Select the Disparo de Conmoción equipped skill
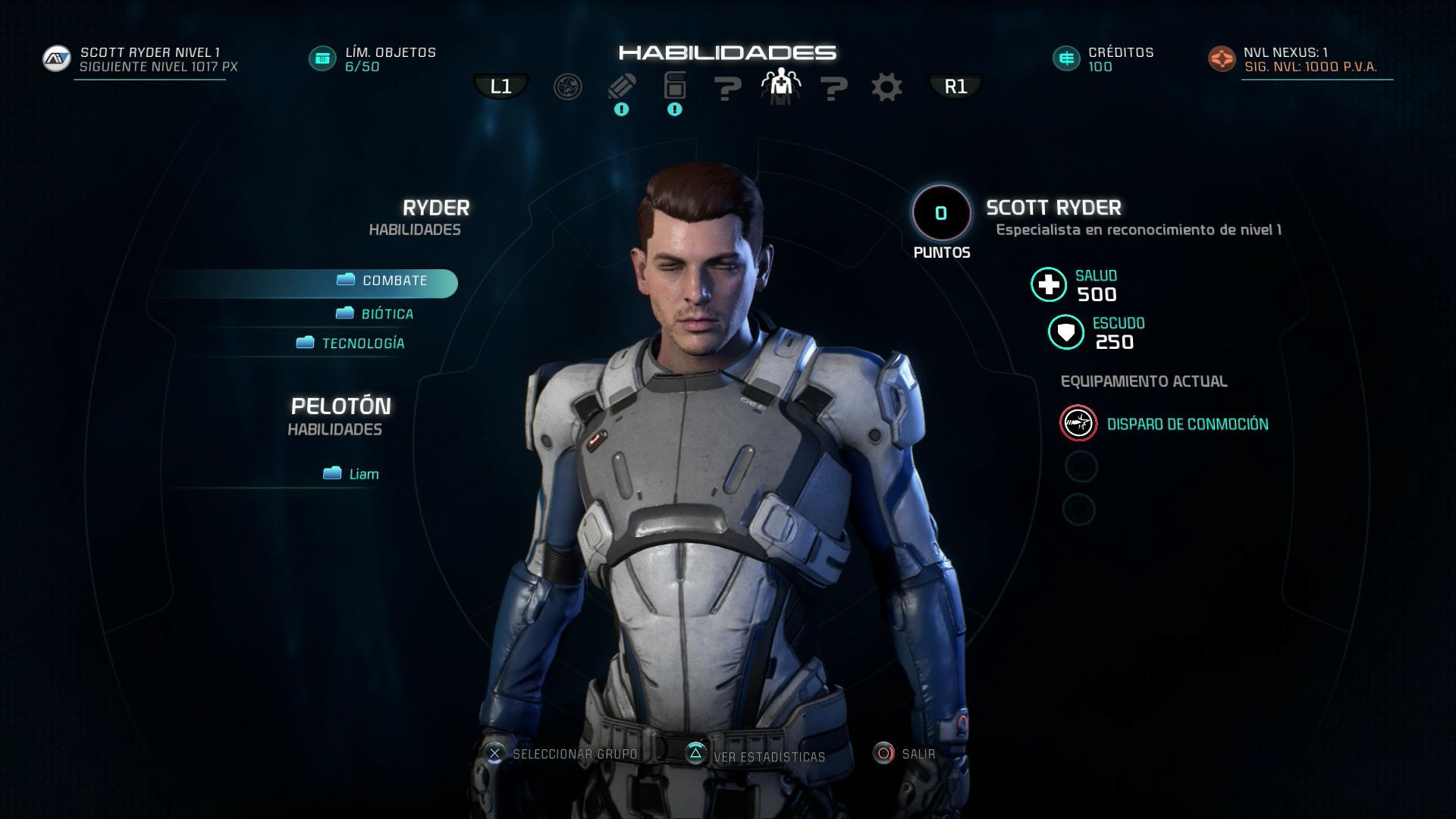 tap(1187, 425)
